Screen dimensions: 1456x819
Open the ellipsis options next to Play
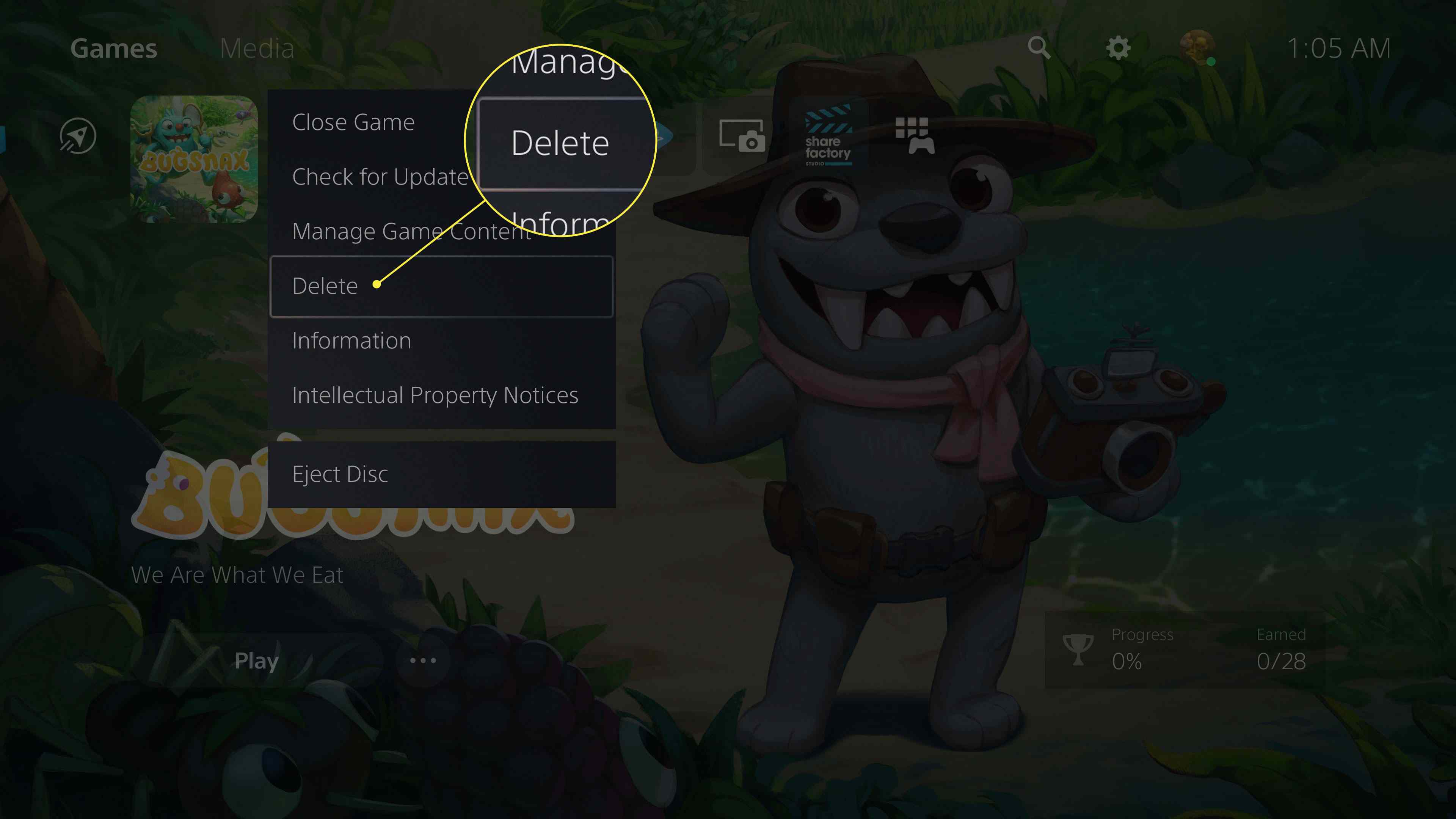[x=423, y=660]
